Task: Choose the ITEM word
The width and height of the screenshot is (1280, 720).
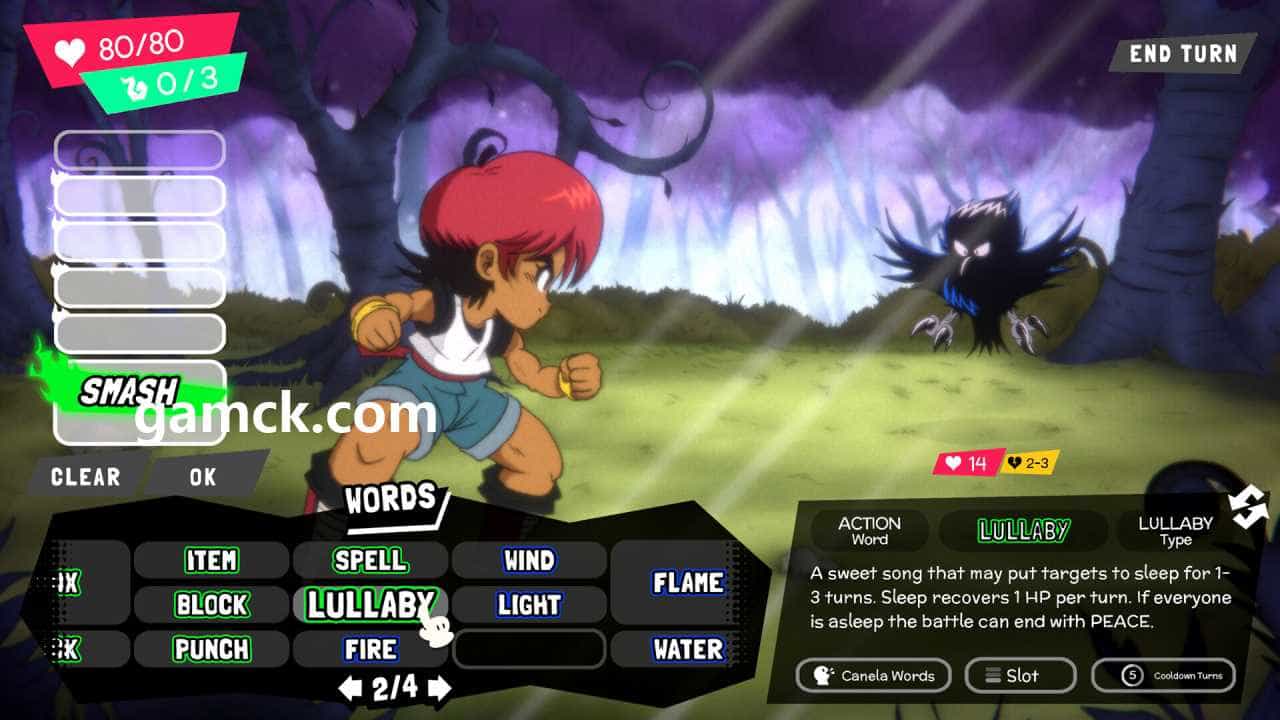Action: (x=212, y=560)
